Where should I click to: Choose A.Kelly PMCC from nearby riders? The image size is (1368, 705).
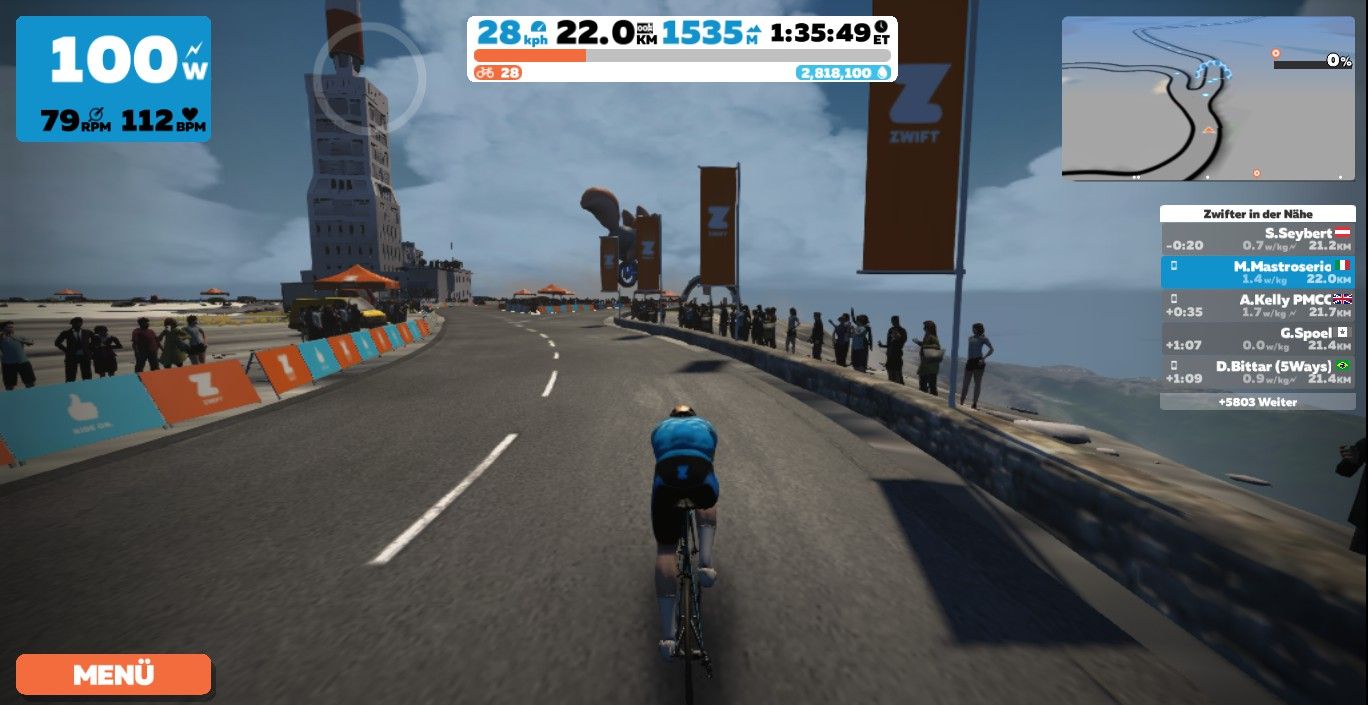[1257, 305]
